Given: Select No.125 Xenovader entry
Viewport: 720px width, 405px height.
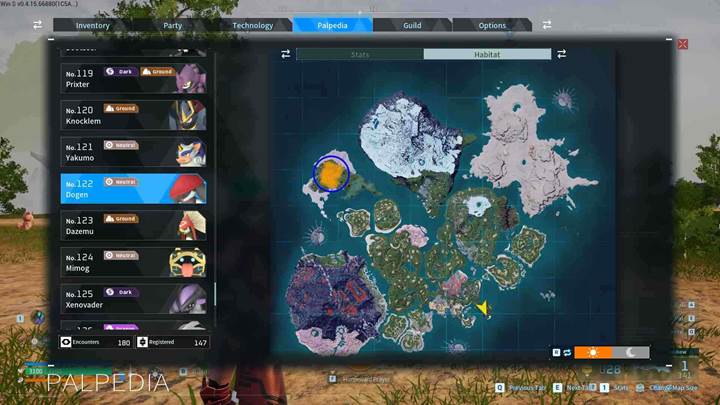Looking at the screenshot, I should pyautogui.click(x=134, y=298).
